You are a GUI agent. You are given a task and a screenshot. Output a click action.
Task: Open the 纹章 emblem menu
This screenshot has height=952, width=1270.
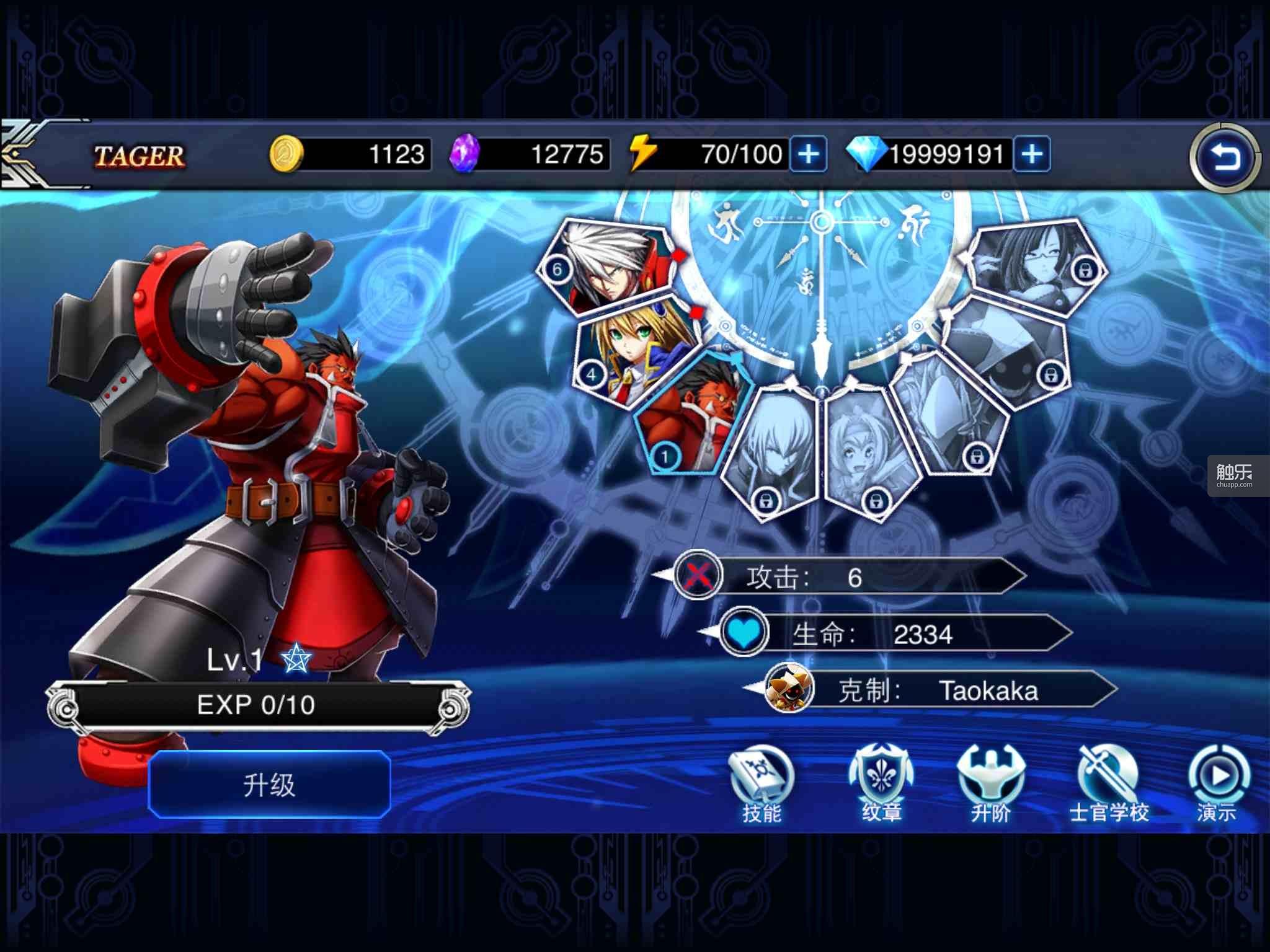coord(881,785)
